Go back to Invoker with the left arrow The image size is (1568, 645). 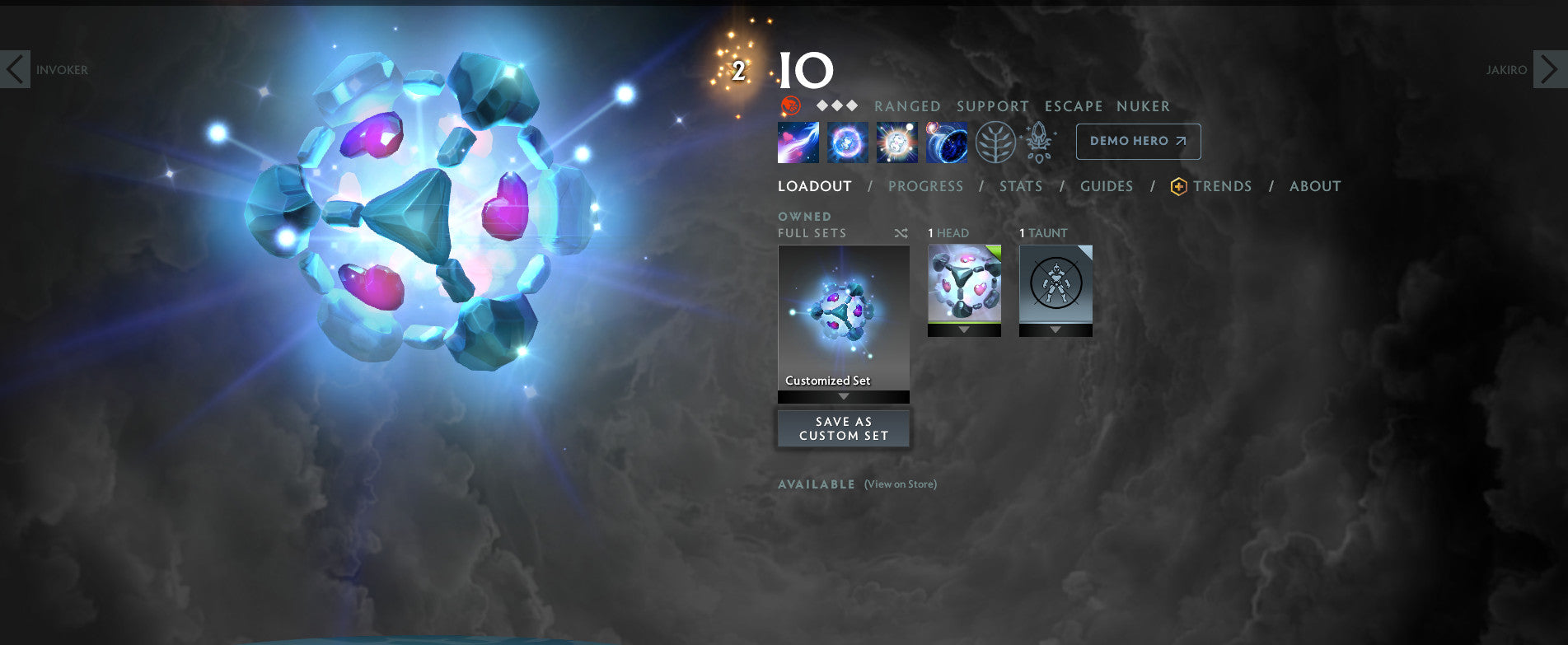coord(16,70)
